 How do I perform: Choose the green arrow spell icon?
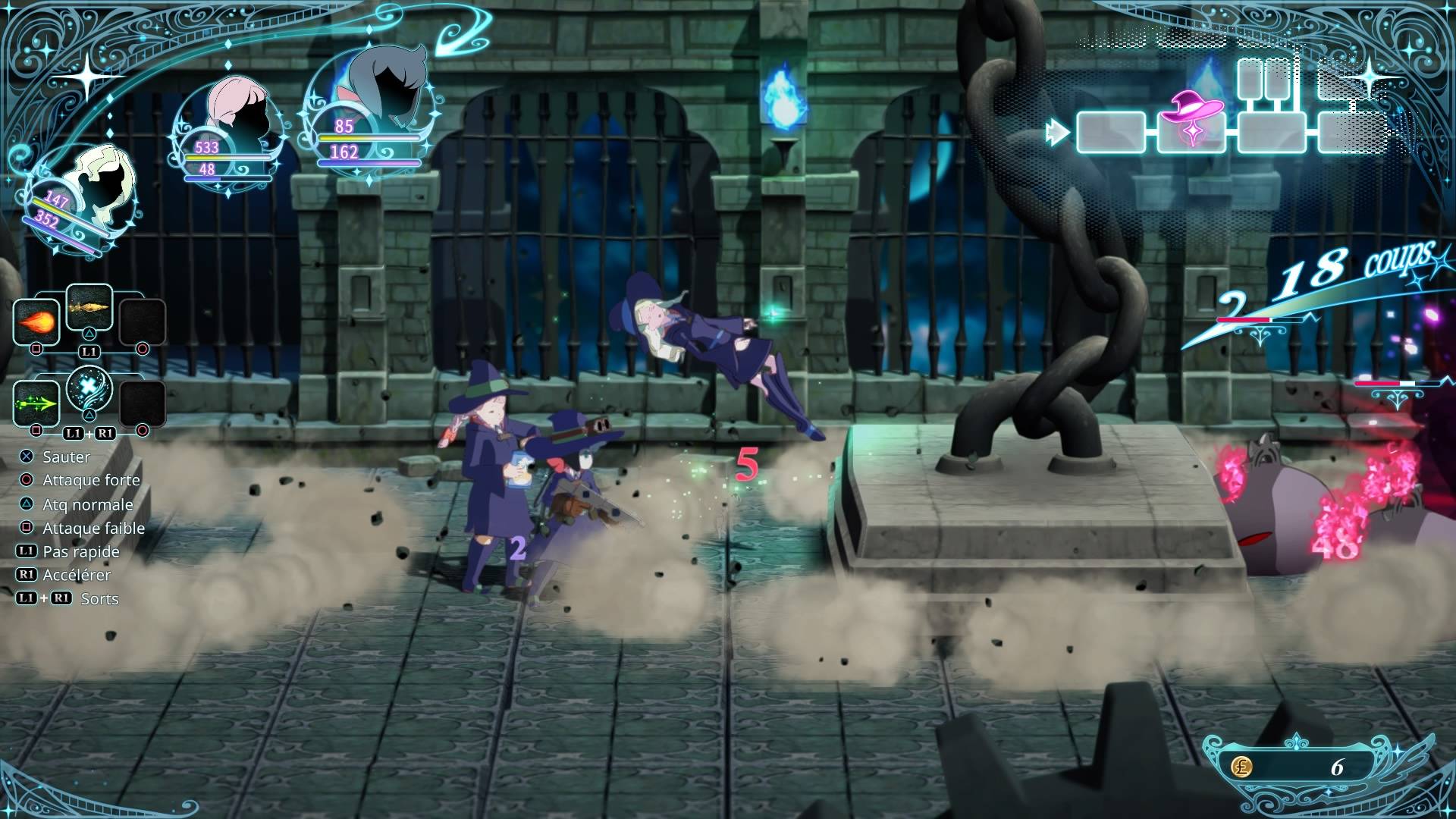[x=36, y=403]
